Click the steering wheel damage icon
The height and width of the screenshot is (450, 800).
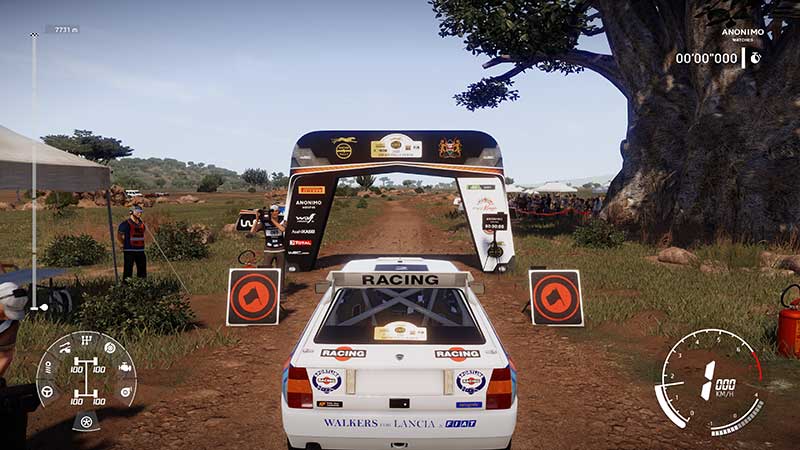pyautogui.click(x=46, y=391)
